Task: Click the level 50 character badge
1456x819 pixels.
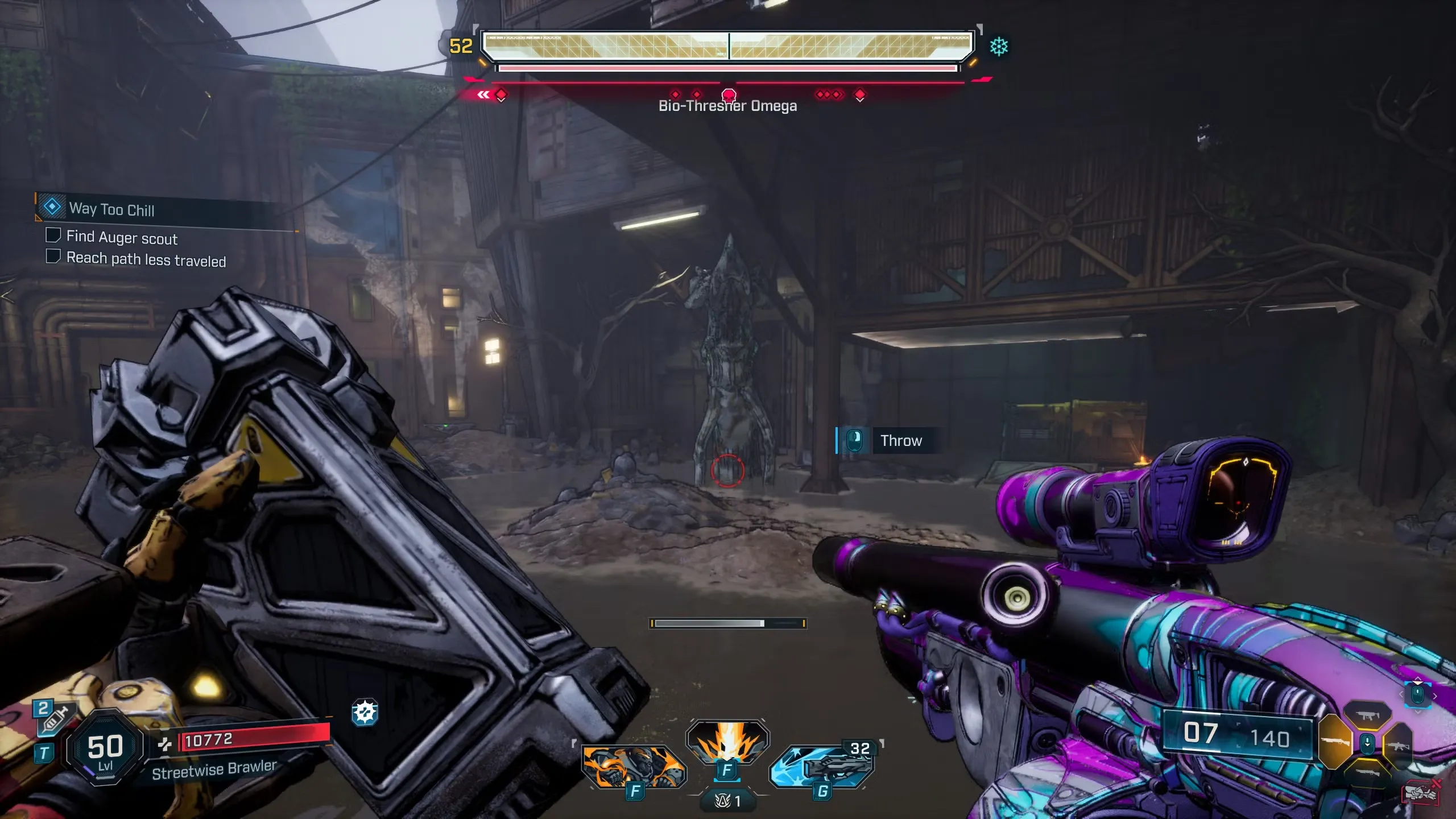Action: pyautogui.click(x=105, y=749)
